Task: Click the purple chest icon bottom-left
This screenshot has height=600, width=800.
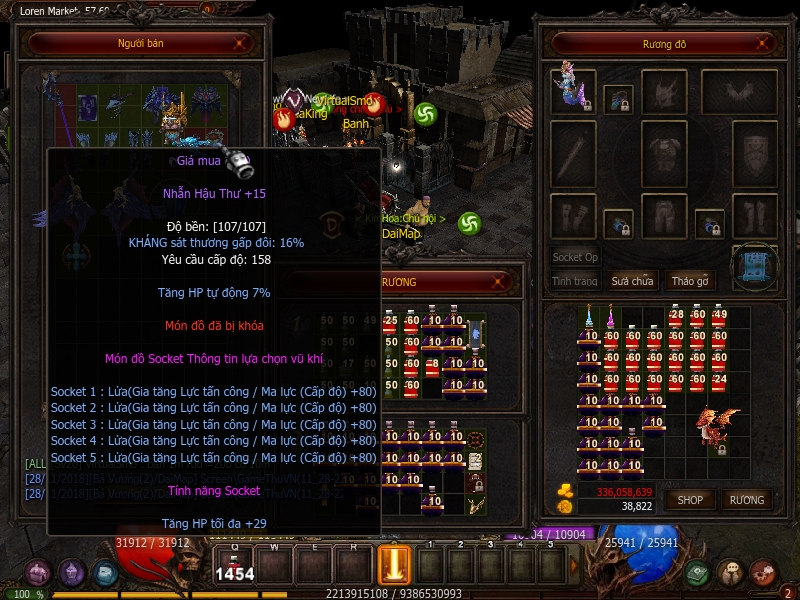Action: click(x=38, y=573)
